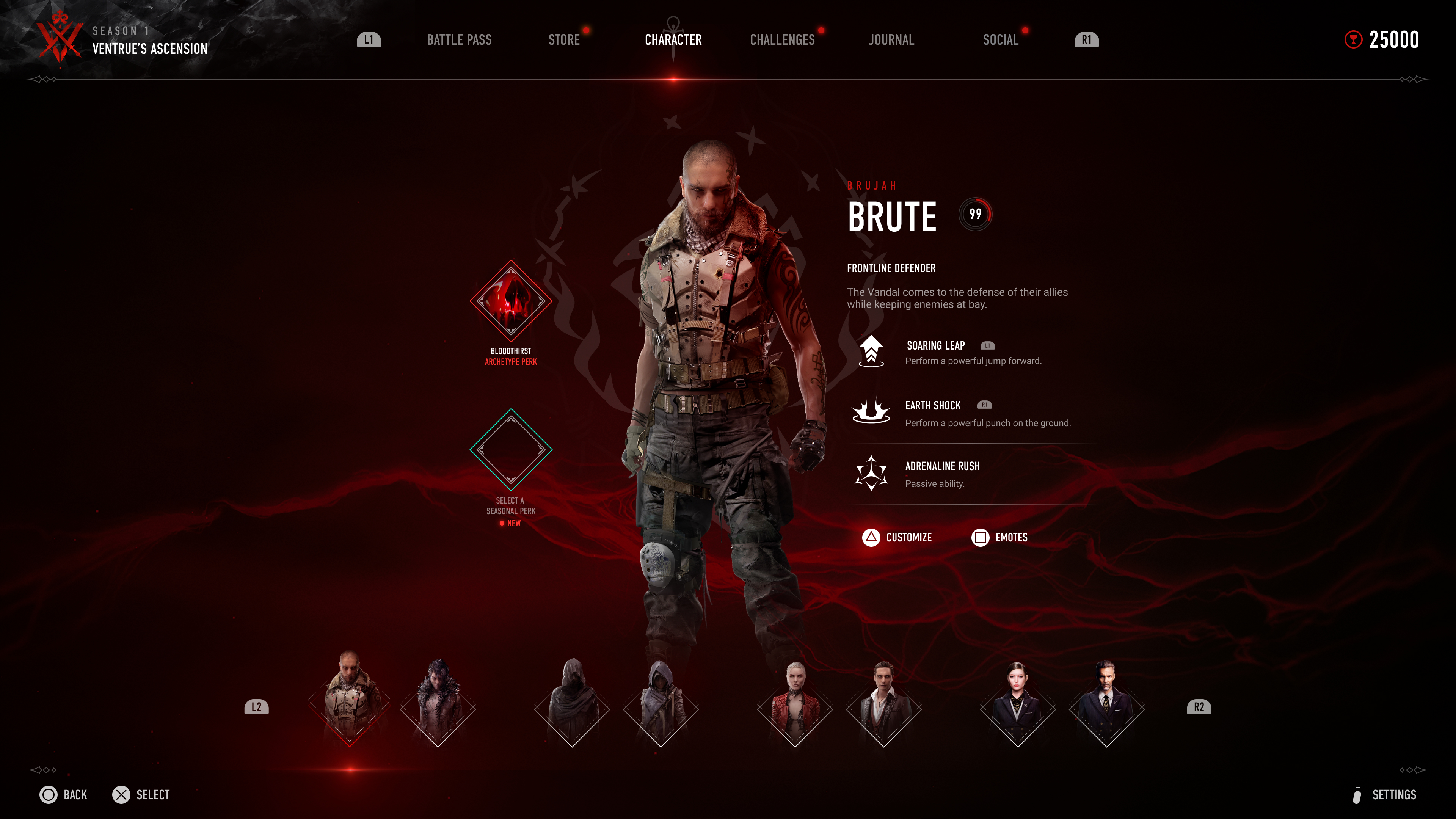Image resolution: width=1456 pixels, height=819 pixels.
Task: Open the Battle Pass tab
Action: 459,39
